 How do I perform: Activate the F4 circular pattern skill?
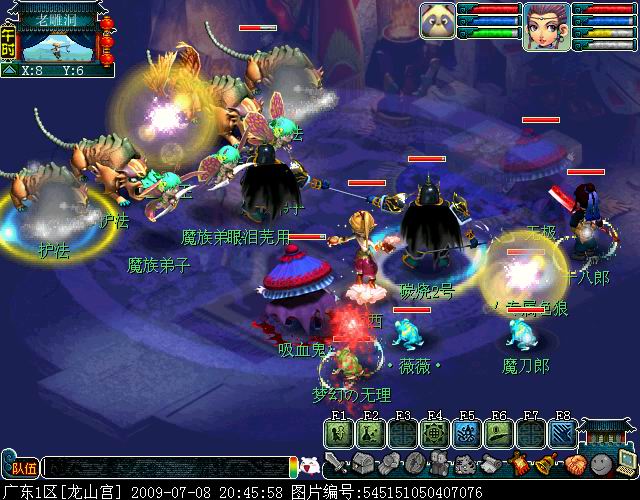435,432
